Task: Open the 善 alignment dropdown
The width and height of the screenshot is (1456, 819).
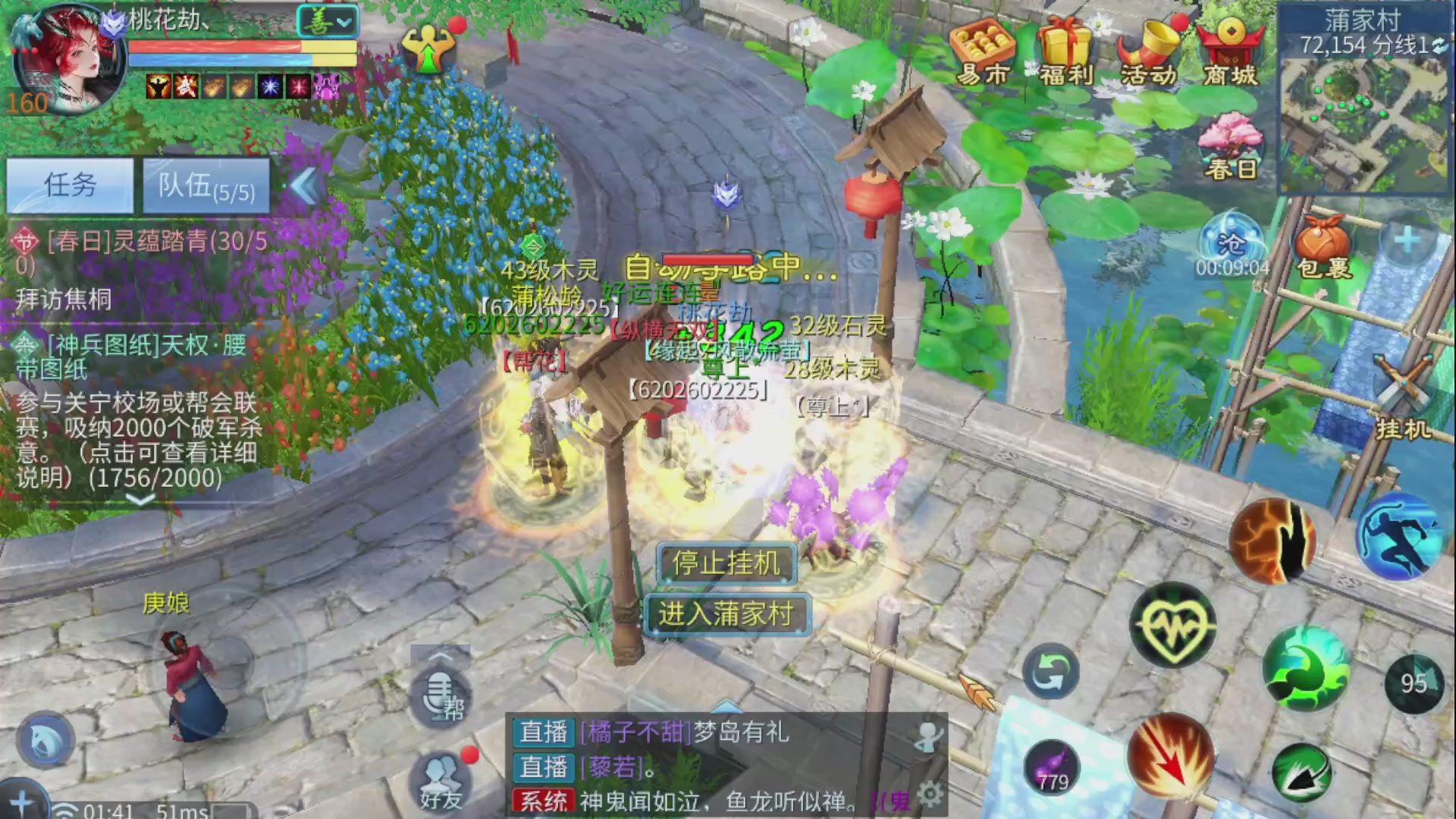Action: point(326,21)
